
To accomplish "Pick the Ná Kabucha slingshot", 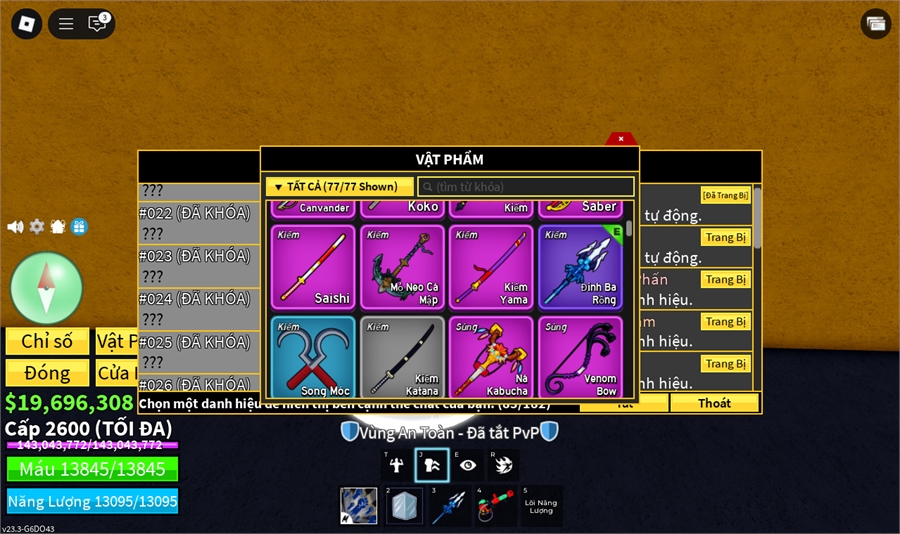I will pos(491,357).
